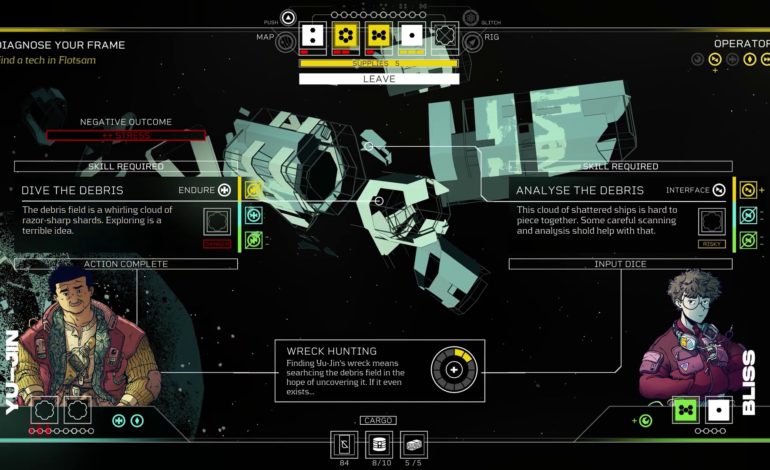Click the cargo item showing 5/5
The image size is (770, 470).
(413, 443)
